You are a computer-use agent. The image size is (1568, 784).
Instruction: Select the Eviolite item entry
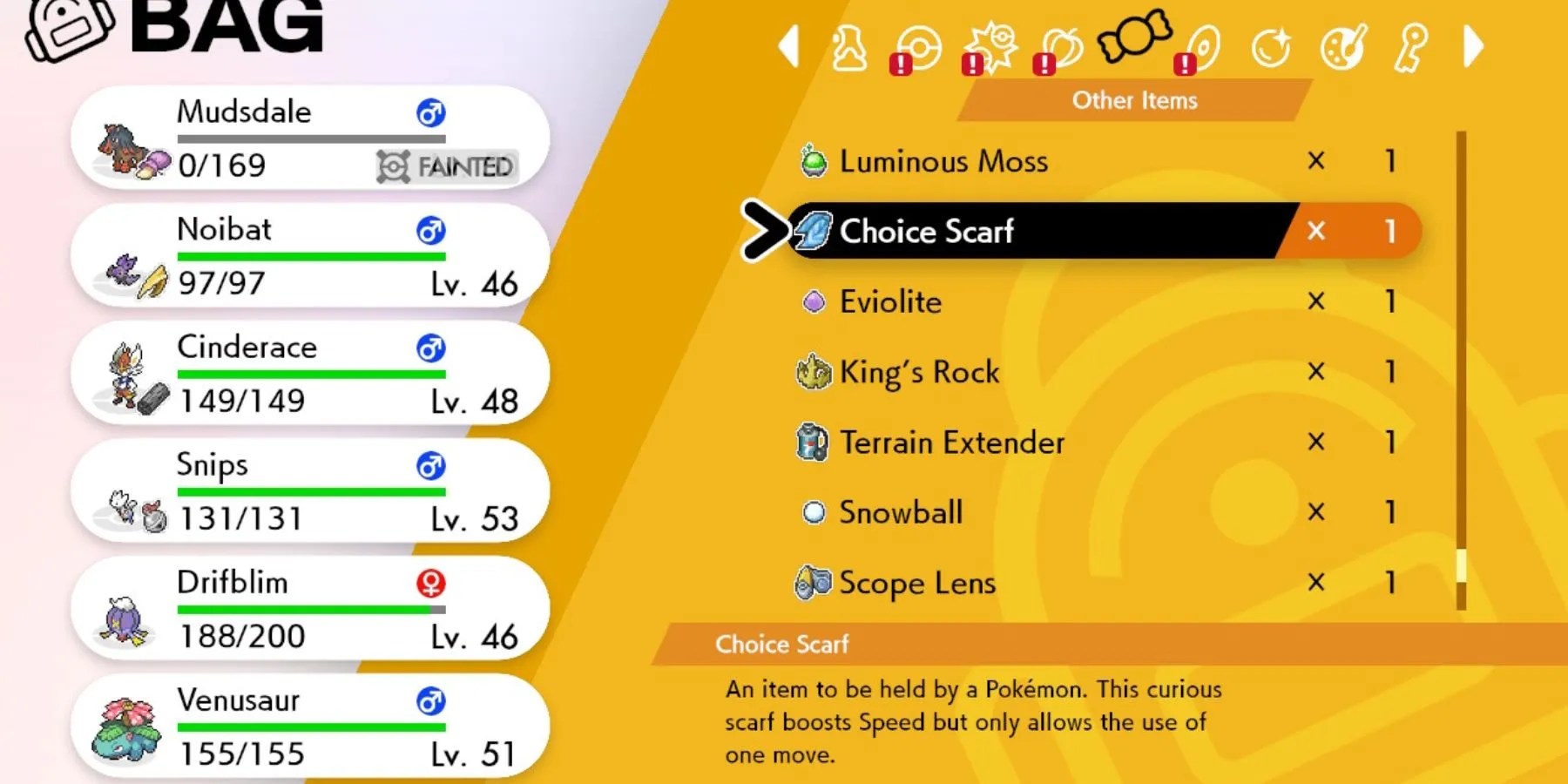tap(889, 302)
